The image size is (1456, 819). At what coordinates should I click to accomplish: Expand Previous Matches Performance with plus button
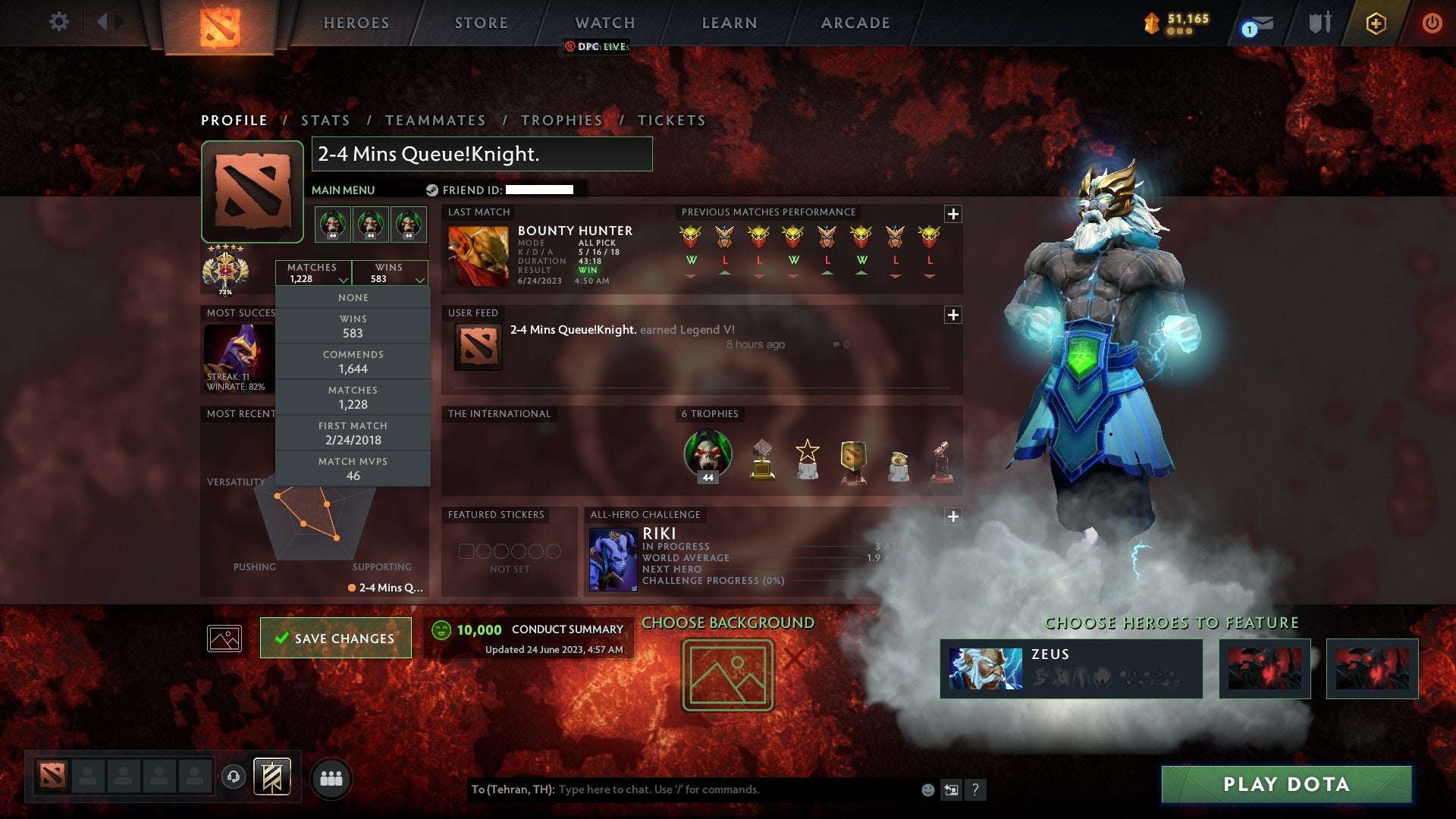coord(954,215)
